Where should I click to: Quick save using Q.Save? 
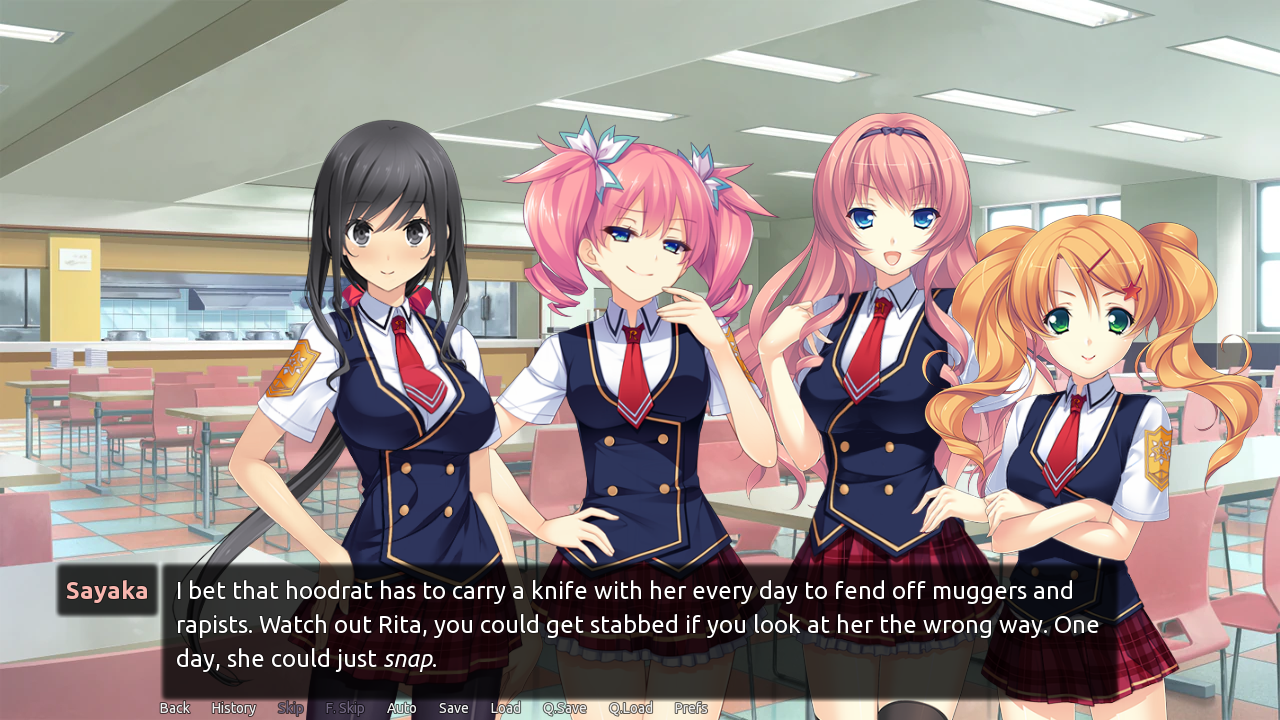(x=563, y=707)
